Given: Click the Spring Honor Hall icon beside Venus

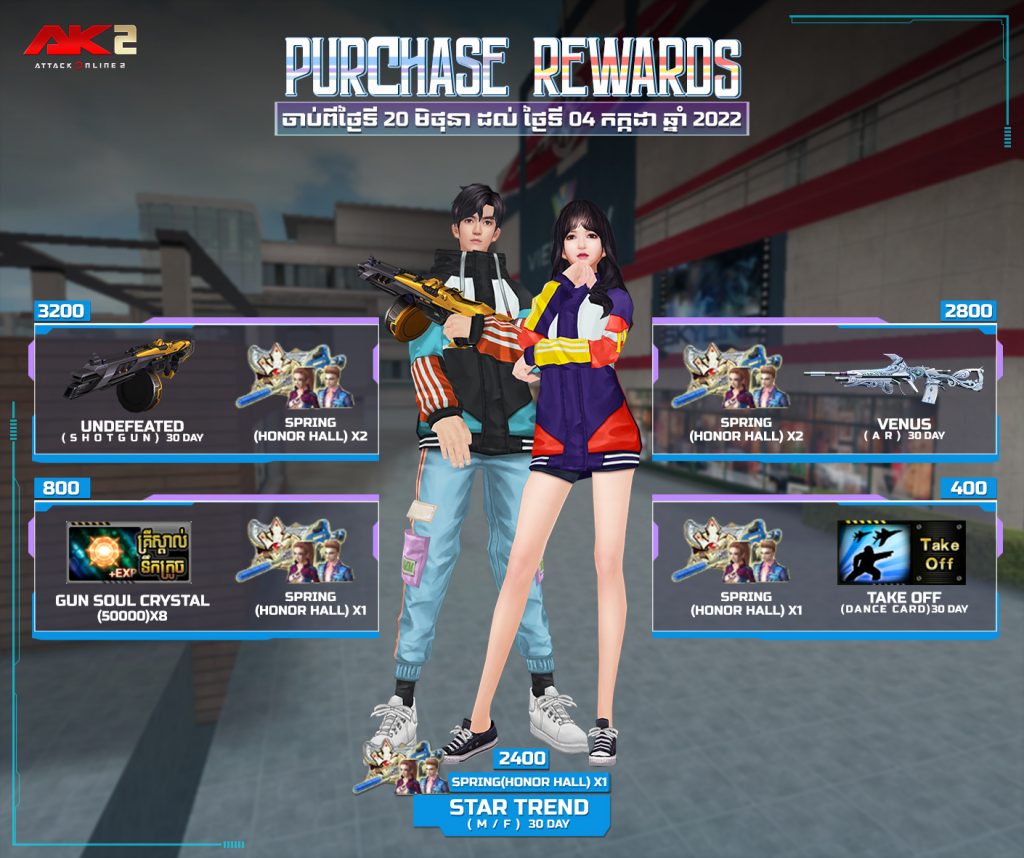Looking at the screenshot, I should pyautogui.click(x=733, y=376).
